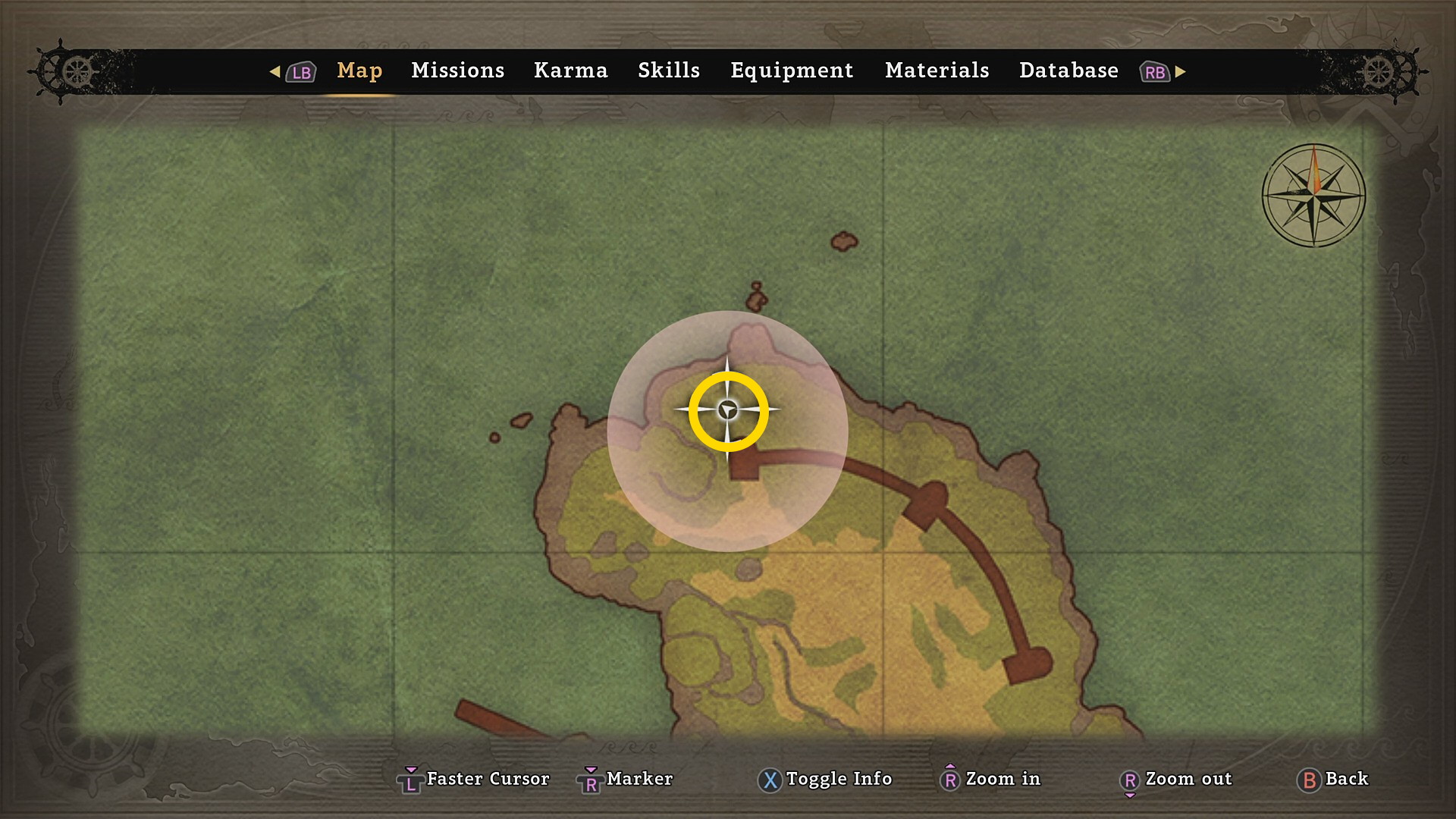This screenshot has width=1456, height=819.
Task: Open the Equipment tab
Action: click(x=792, y=71)
